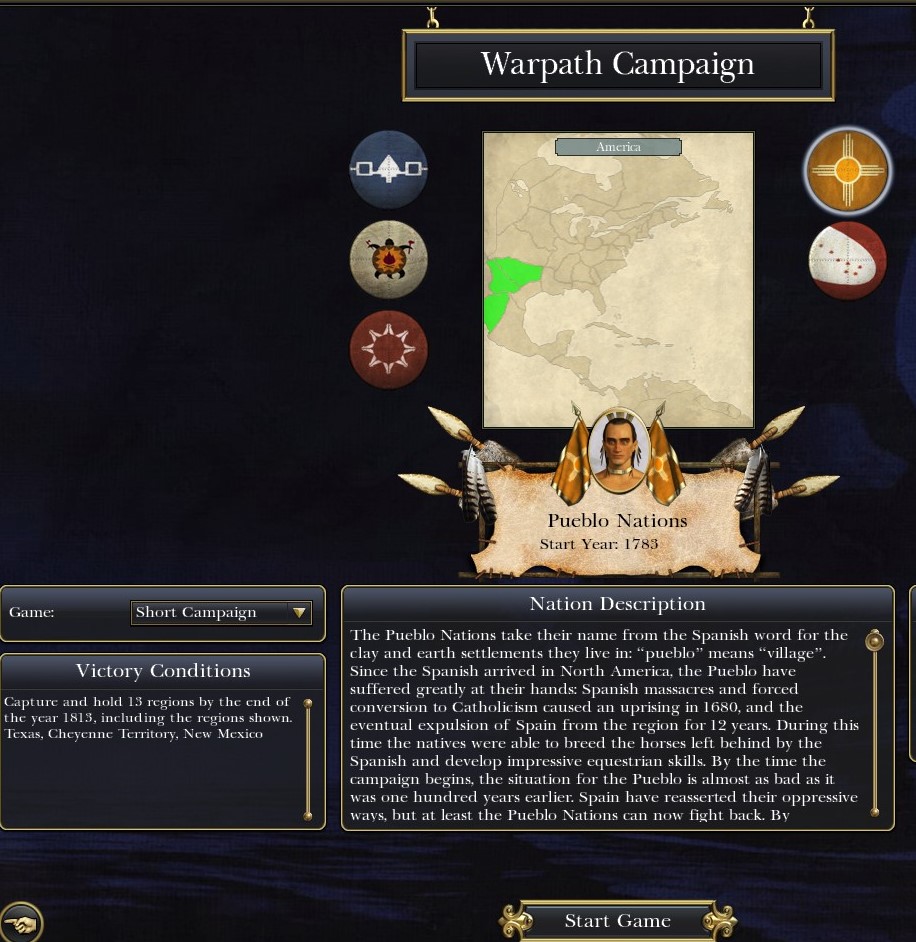
Task: Select the orange Pueblo sun emblem
Action: [x=847, y=171]
